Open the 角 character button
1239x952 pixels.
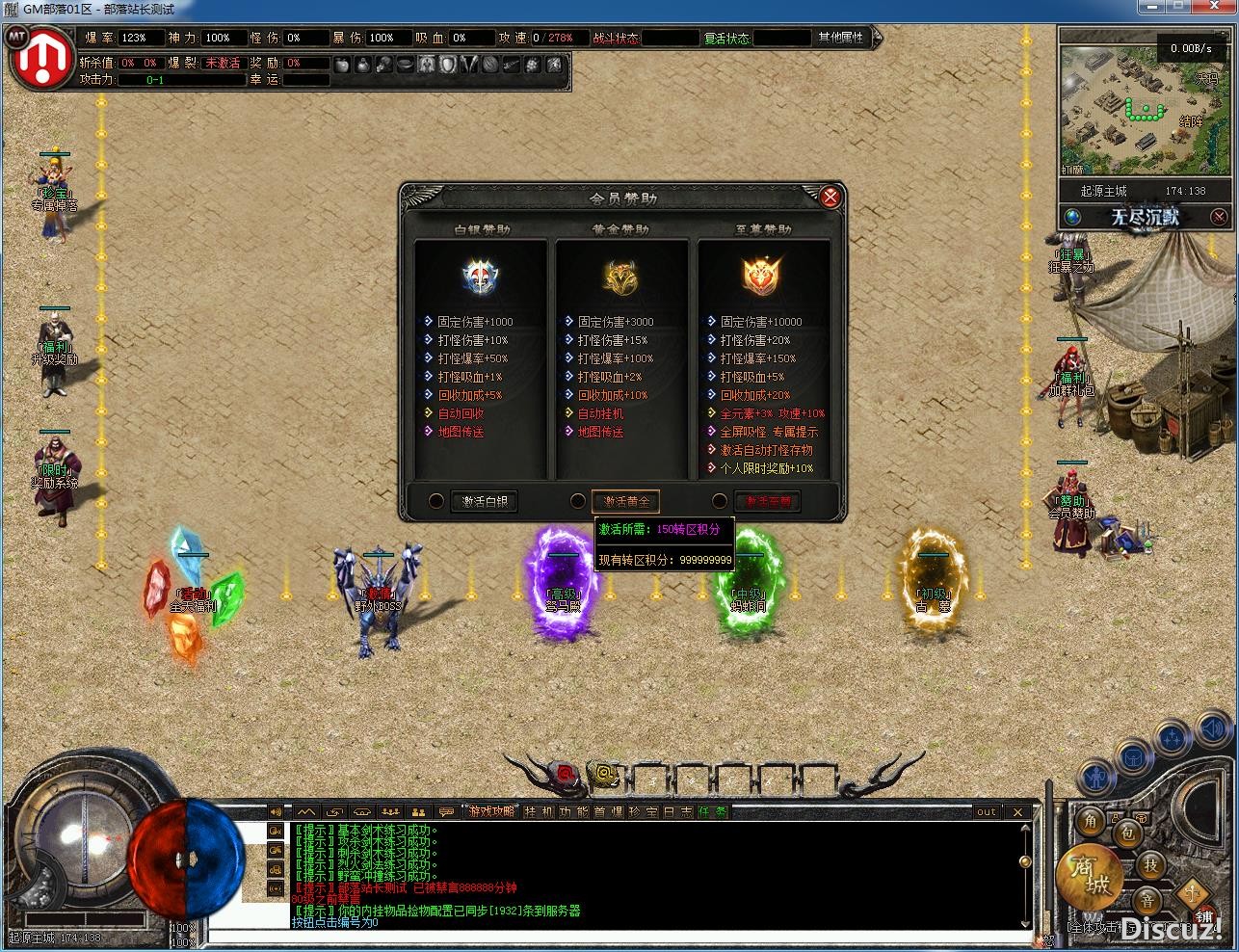pos(1091,821)
